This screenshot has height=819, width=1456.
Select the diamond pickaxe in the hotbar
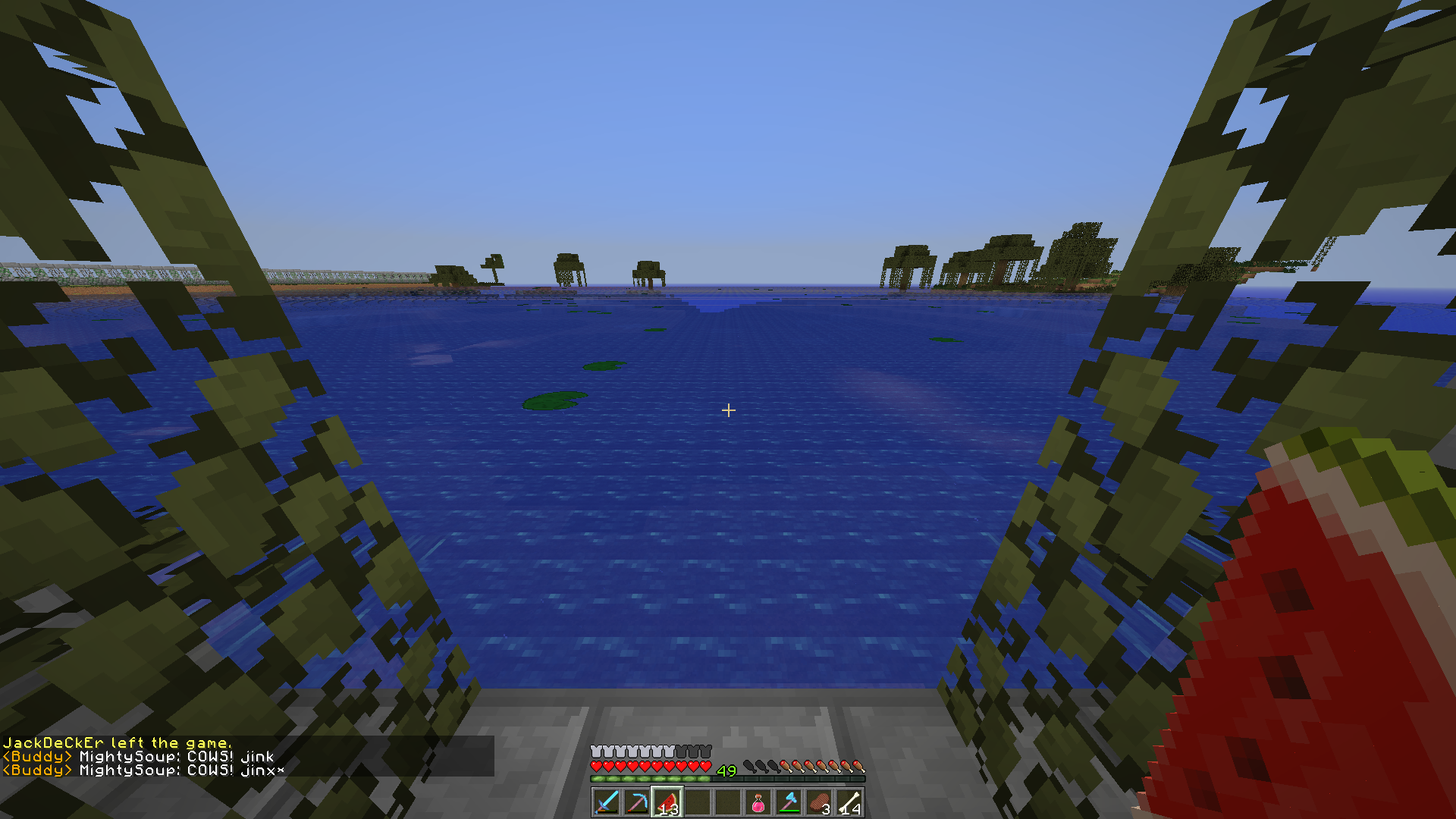pos(638,802)
